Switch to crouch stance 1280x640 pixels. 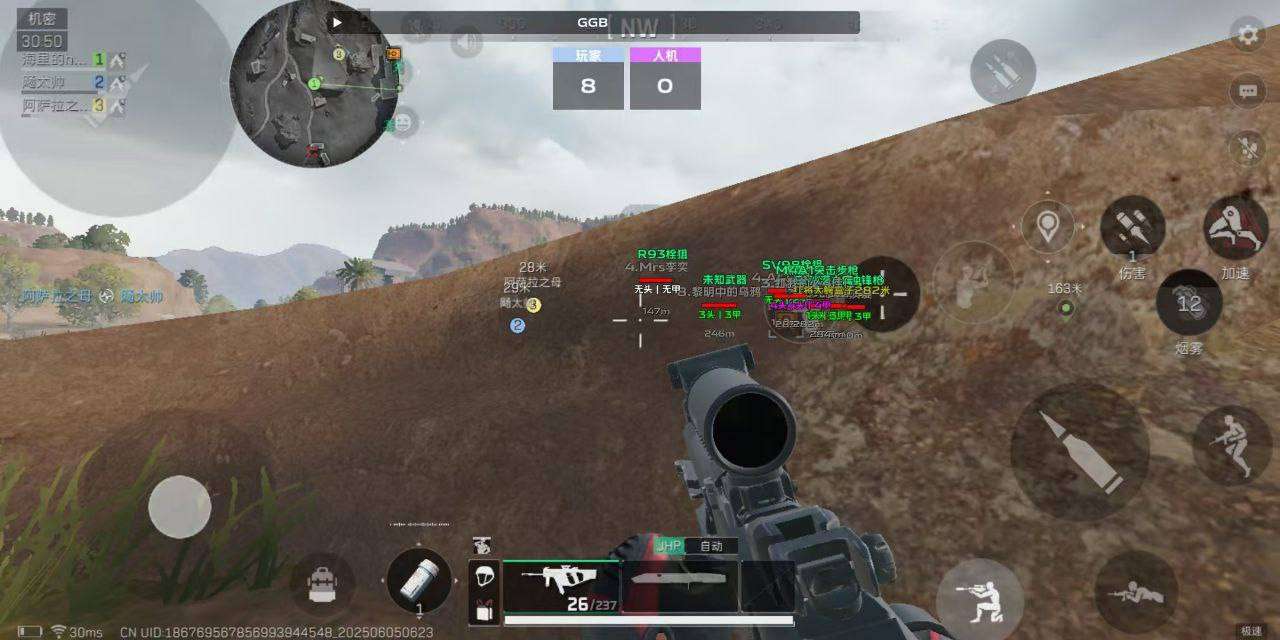(x=979, y=596)
